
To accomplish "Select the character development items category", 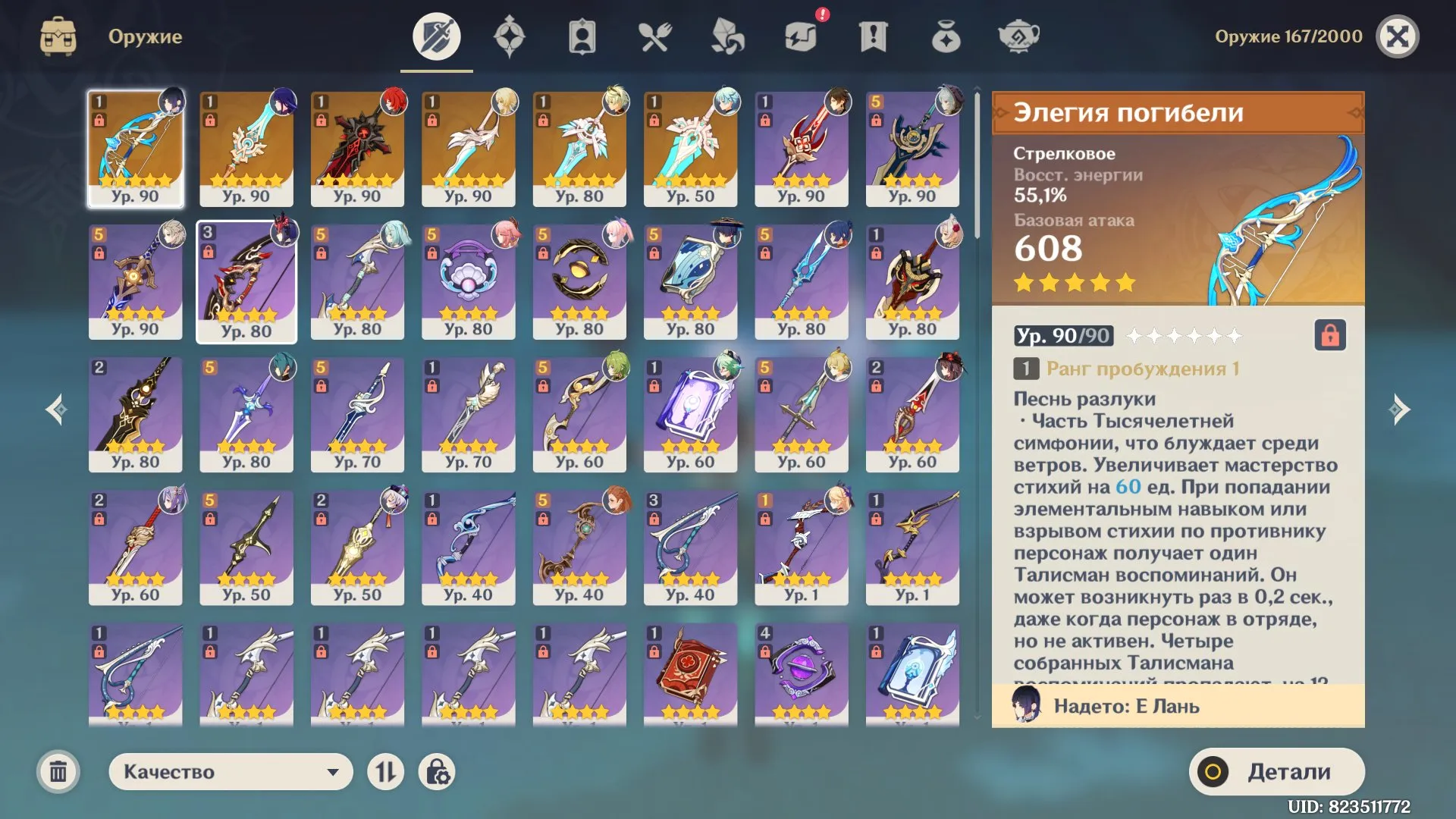I will click(581, 36).
